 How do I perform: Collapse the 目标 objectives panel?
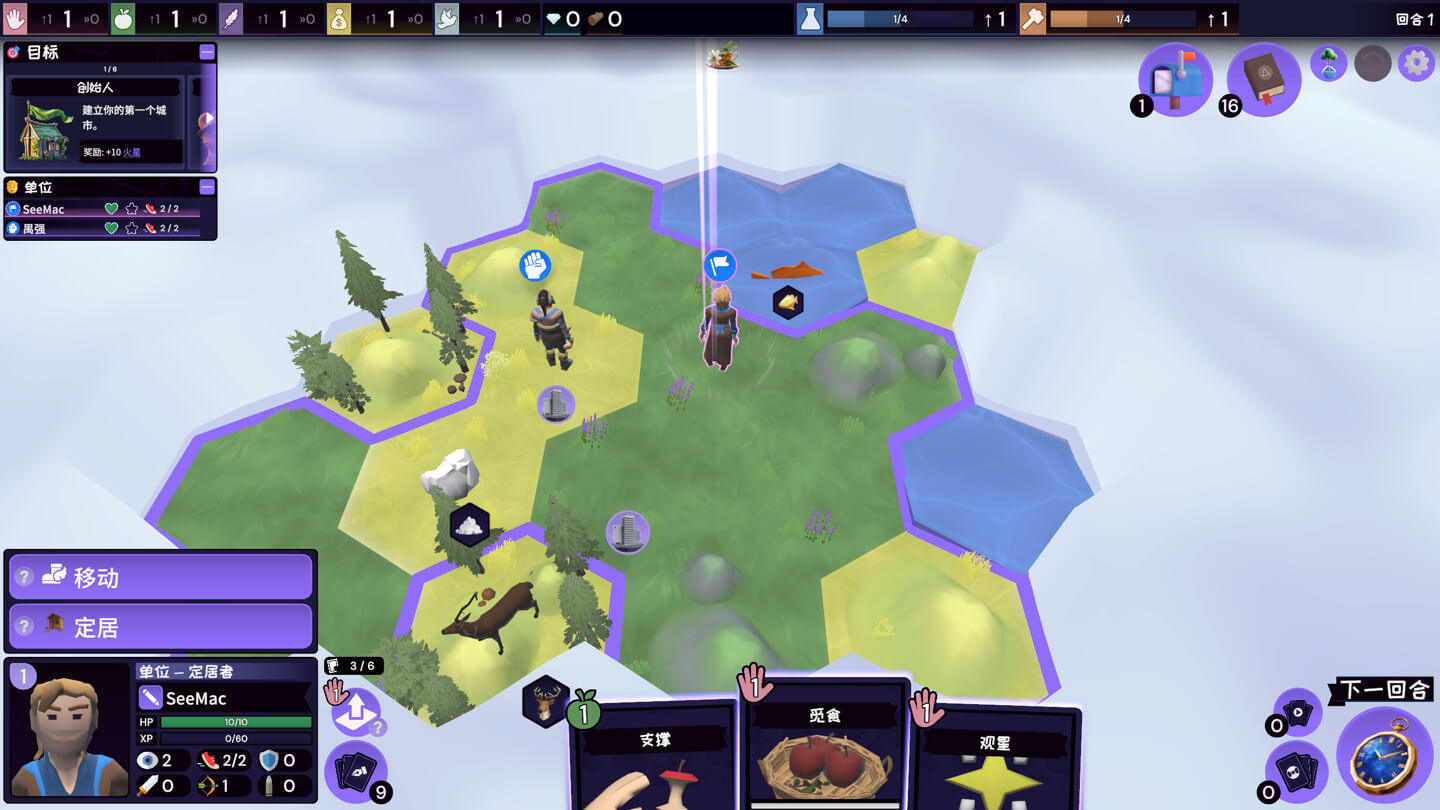pos(206,52)
